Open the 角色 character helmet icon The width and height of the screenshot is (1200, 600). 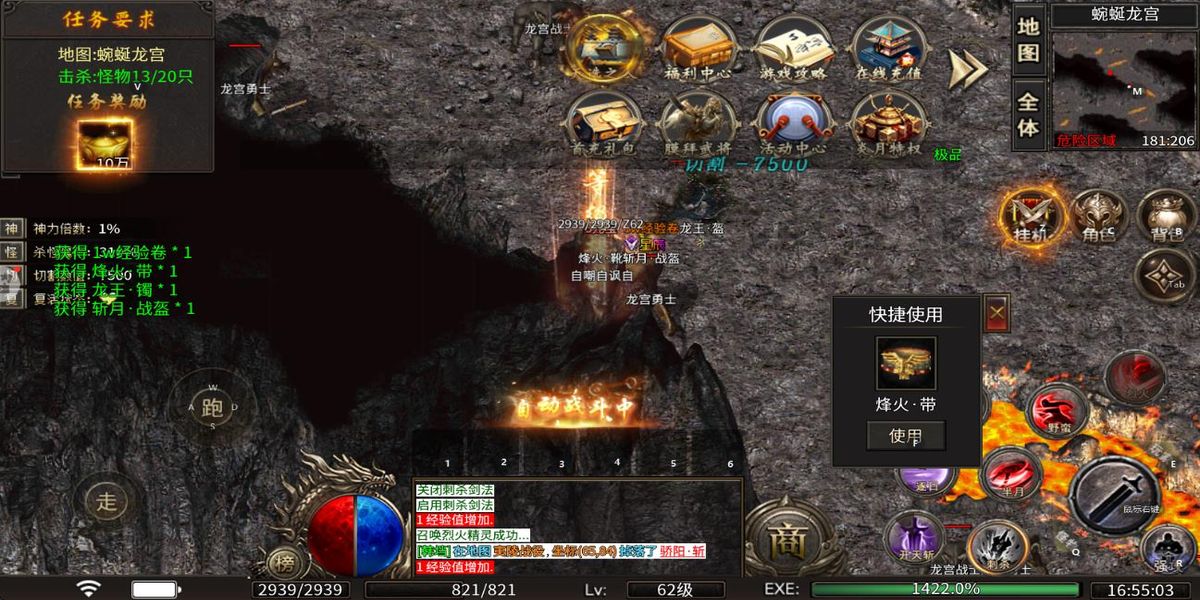[1098, 215]
